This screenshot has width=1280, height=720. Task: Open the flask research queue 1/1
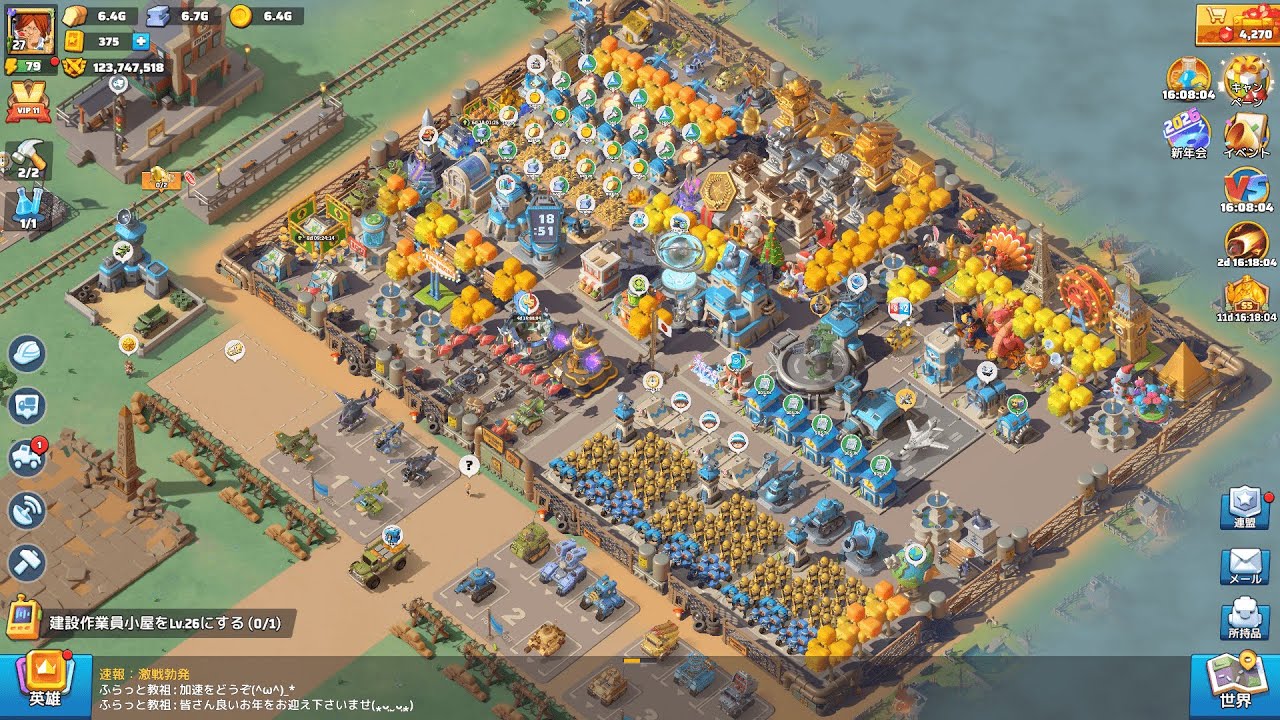pyautogui.click(x=28, y=207)
